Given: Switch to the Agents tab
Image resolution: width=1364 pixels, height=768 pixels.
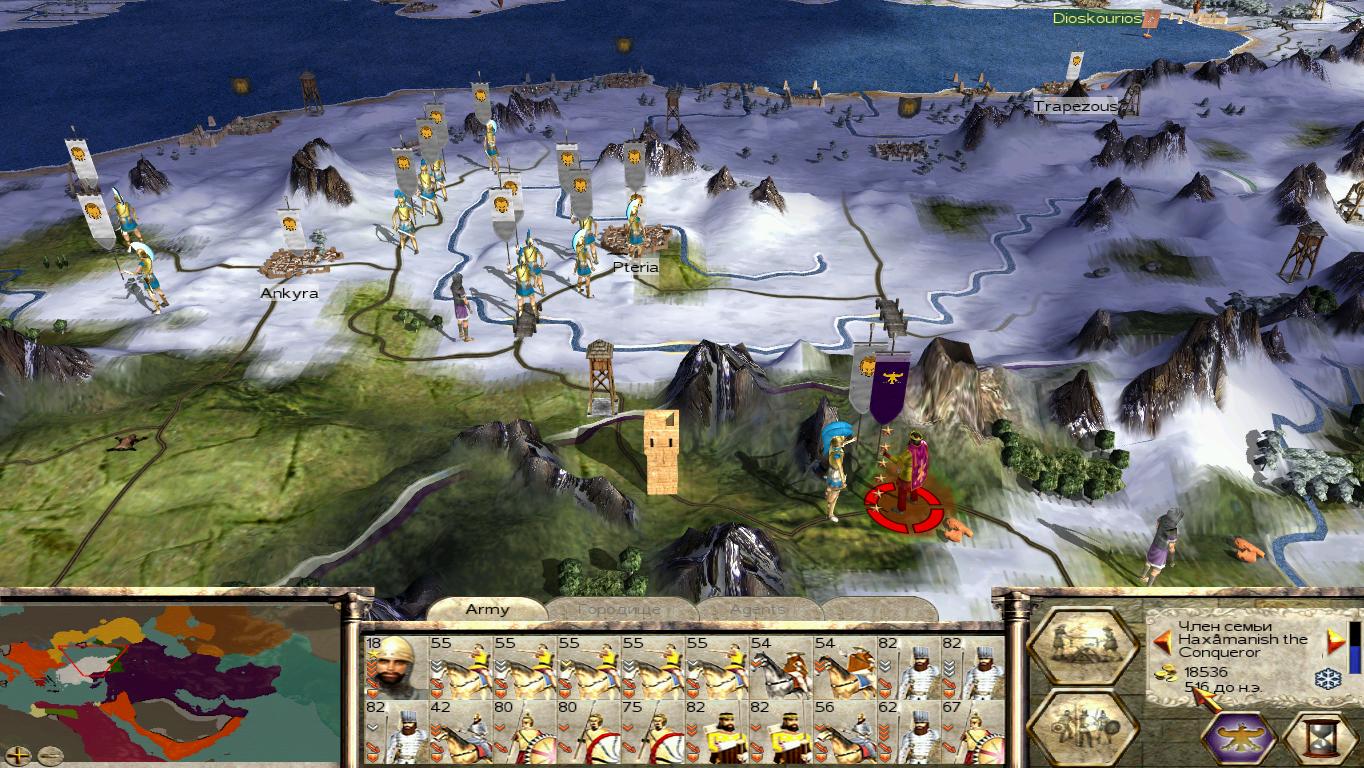Looking at the screenshot, I should pos(757,609).
